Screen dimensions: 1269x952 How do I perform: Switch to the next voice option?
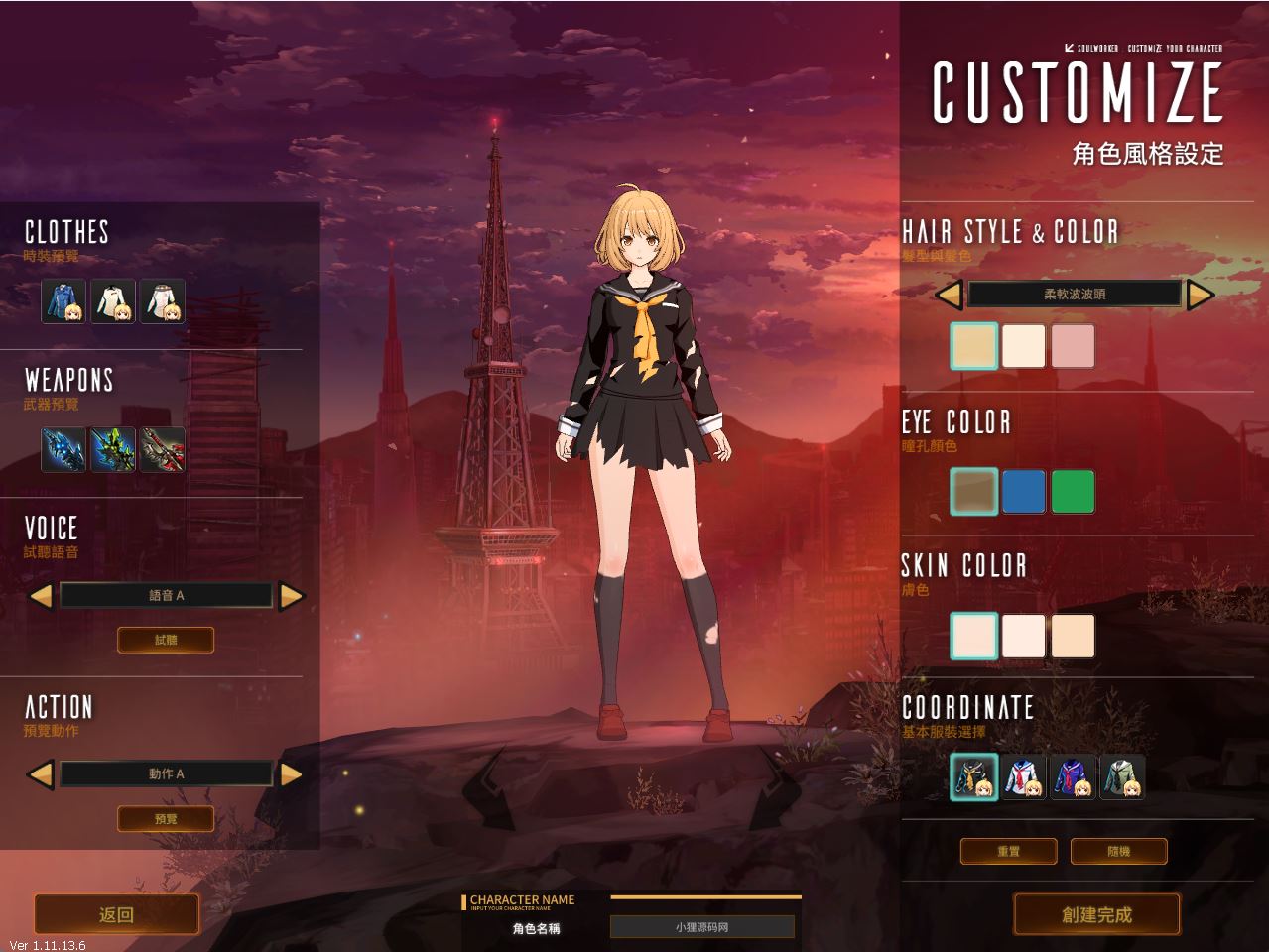[x=291, y=596]
